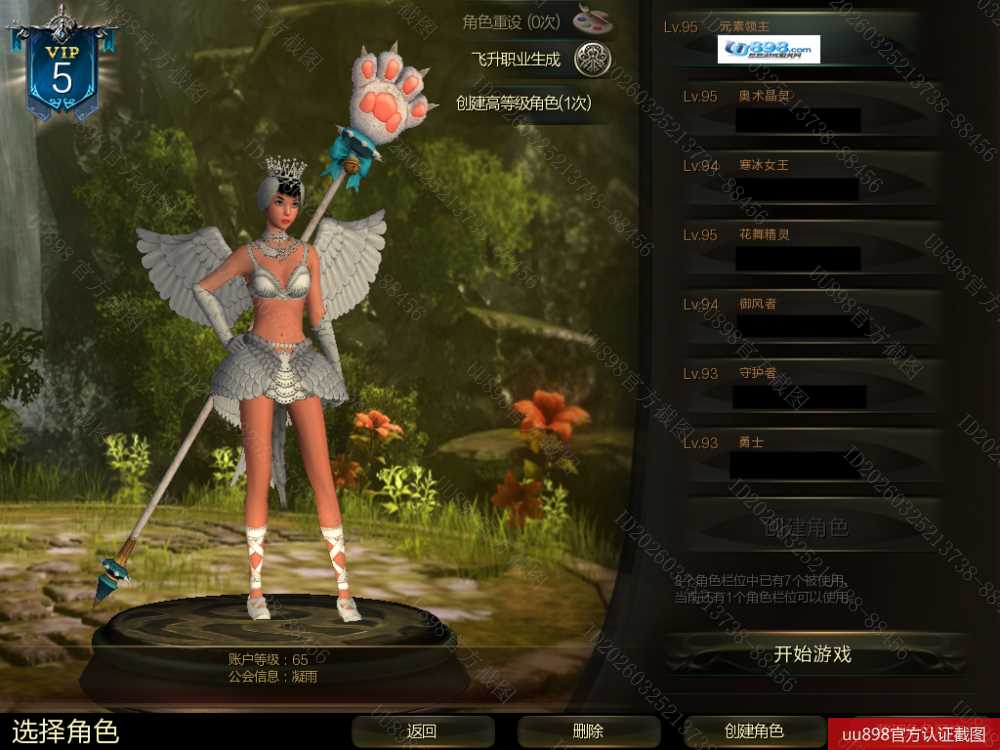Choose 创建高等级角色 high-level character option

tap(524, 102)
